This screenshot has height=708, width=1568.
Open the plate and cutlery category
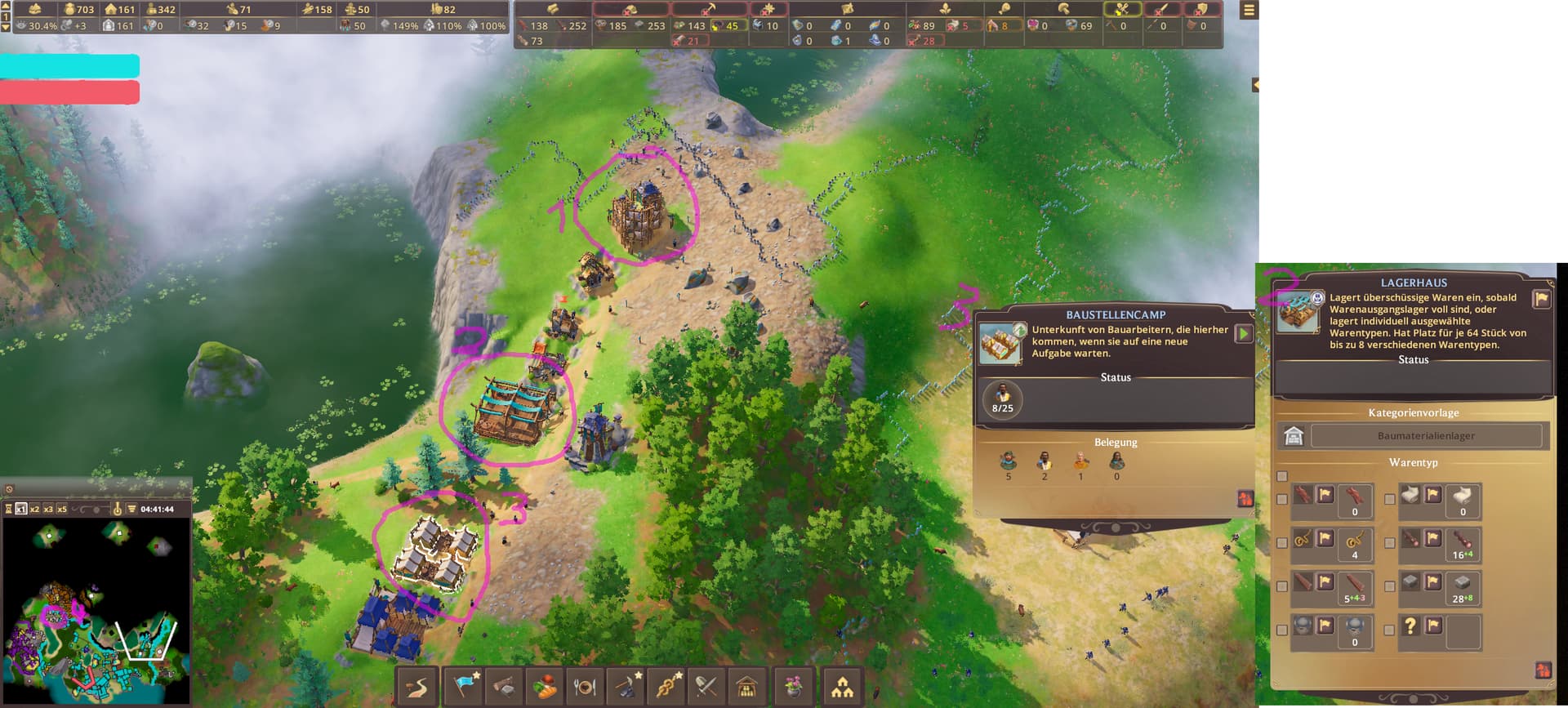pos(585,687)
